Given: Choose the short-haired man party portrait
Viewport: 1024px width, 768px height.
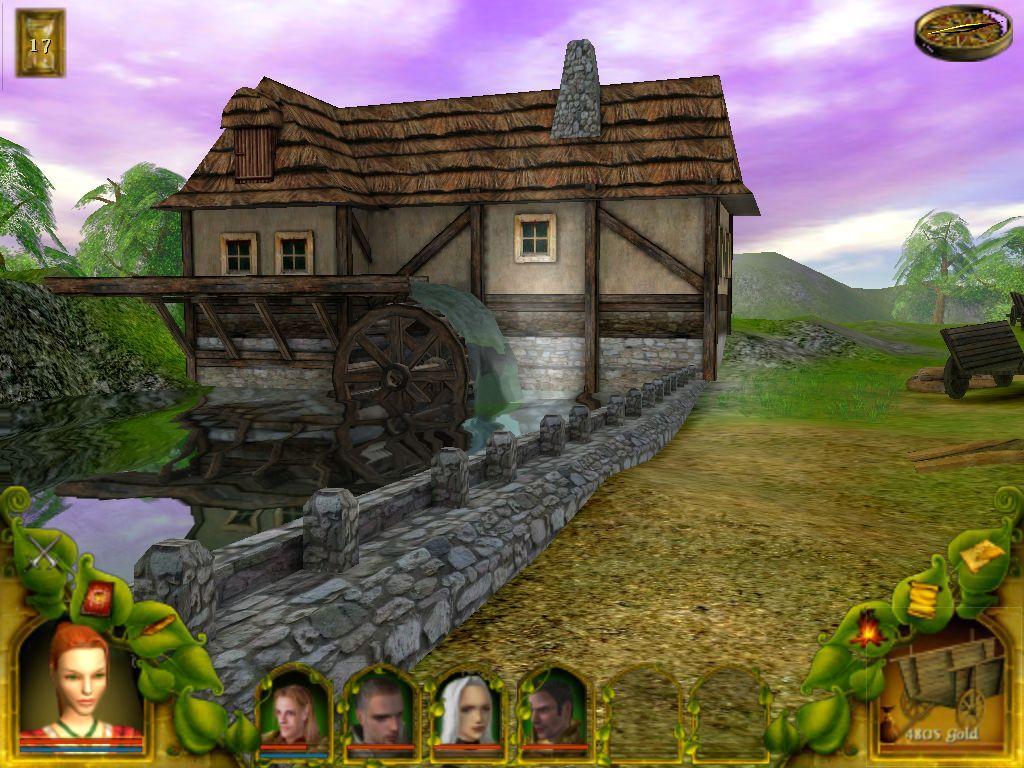Looking at the screenshot, I should point(380,712).
